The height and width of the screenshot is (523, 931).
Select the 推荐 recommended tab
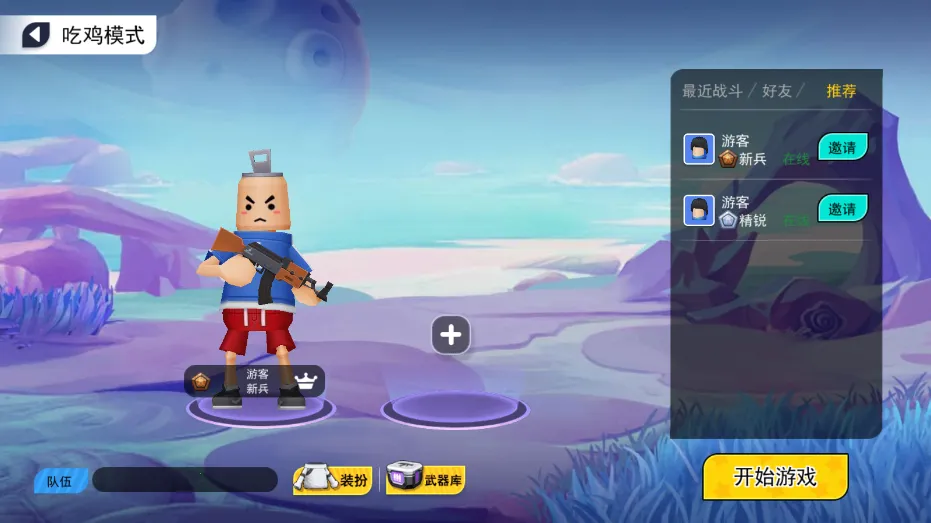841,91
